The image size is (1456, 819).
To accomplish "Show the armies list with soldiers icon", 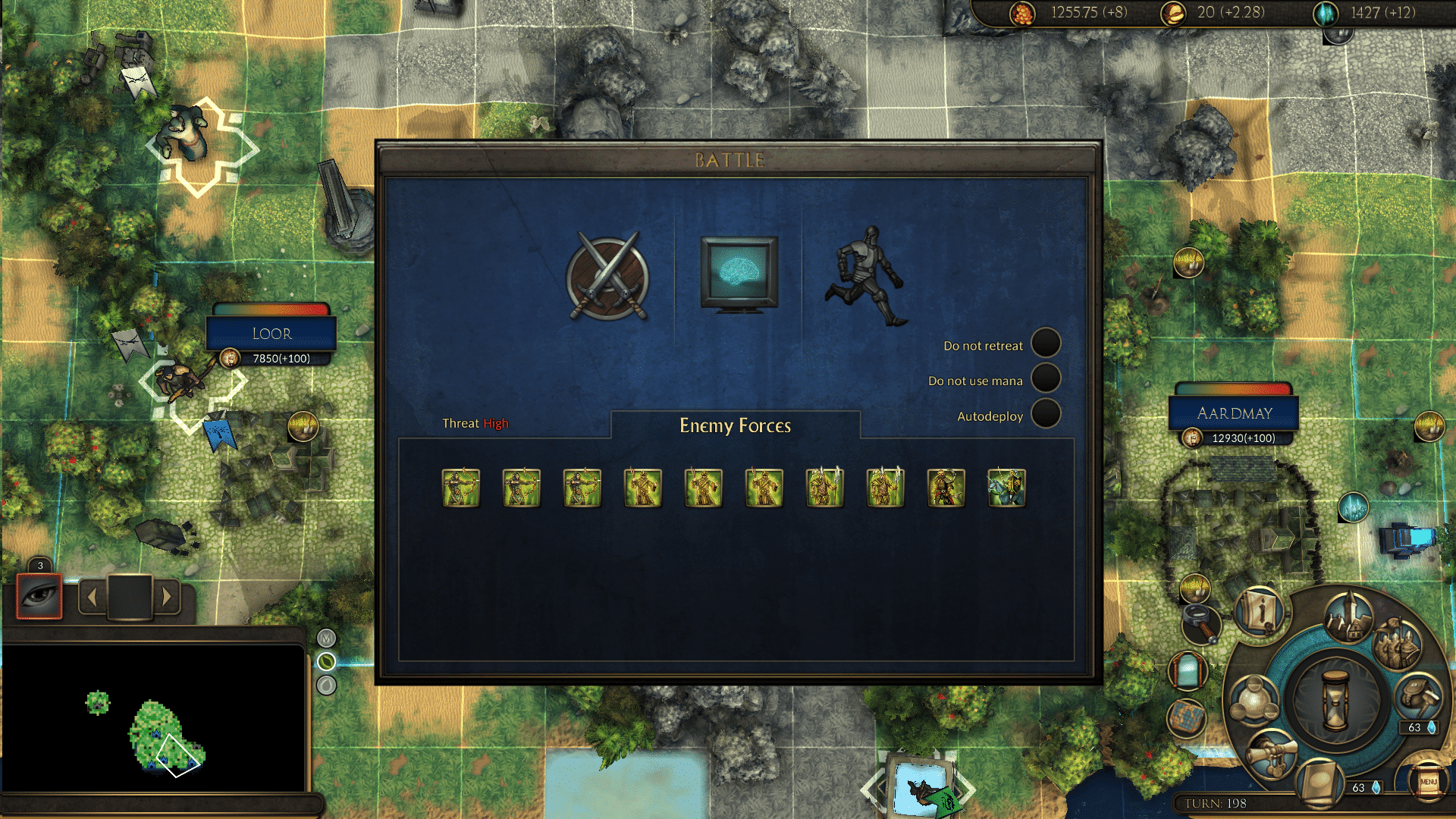I will click(x=1397, y=643).
